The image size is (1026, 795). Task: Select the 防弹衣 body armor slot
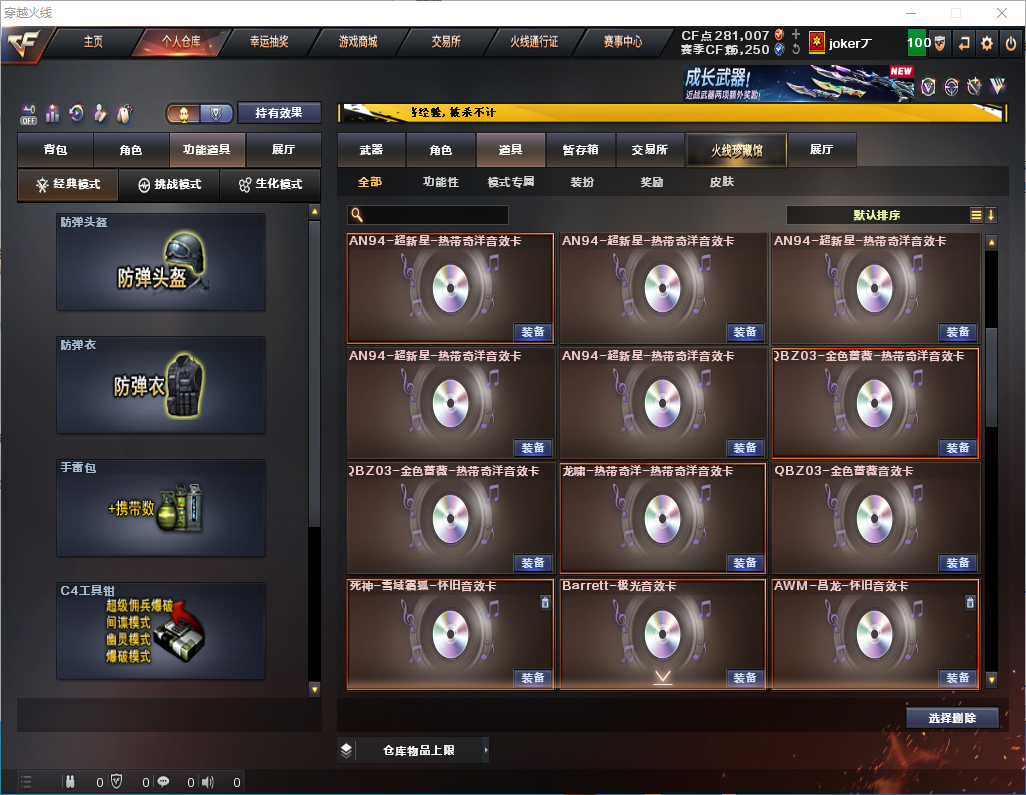point(161,385)
